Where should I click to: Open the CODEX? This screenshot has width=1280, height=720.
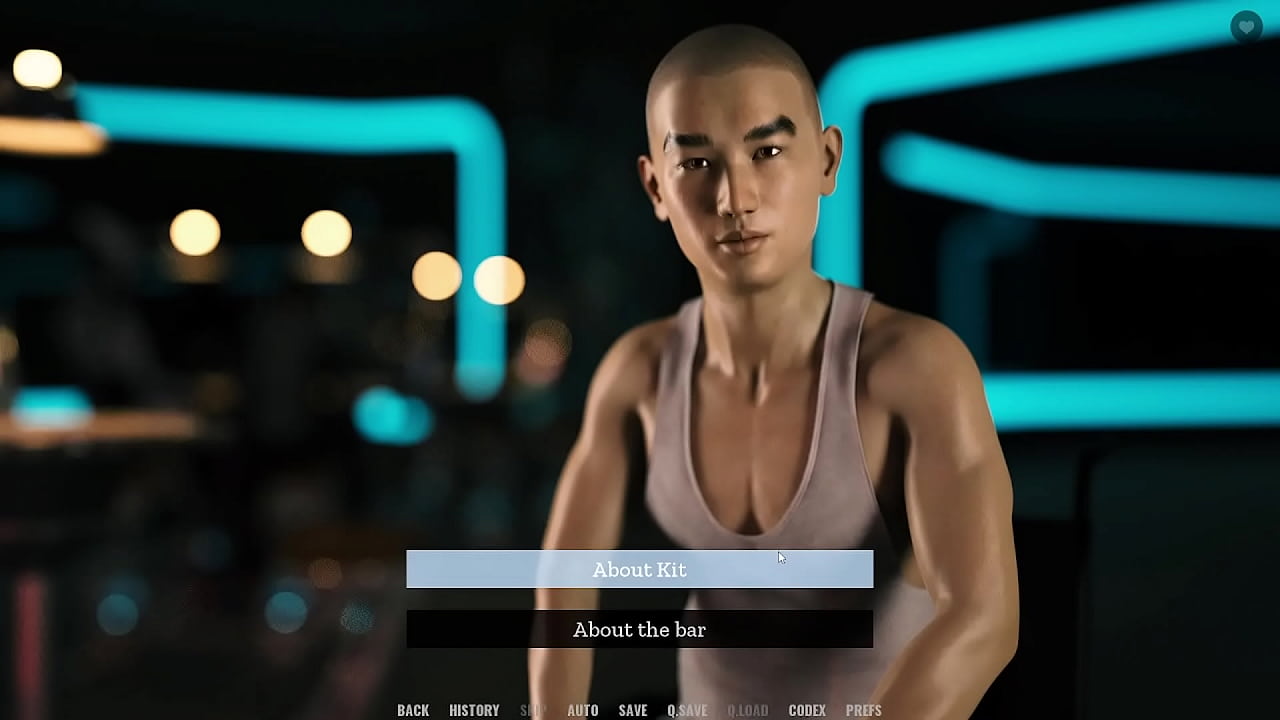click(807, 710)
